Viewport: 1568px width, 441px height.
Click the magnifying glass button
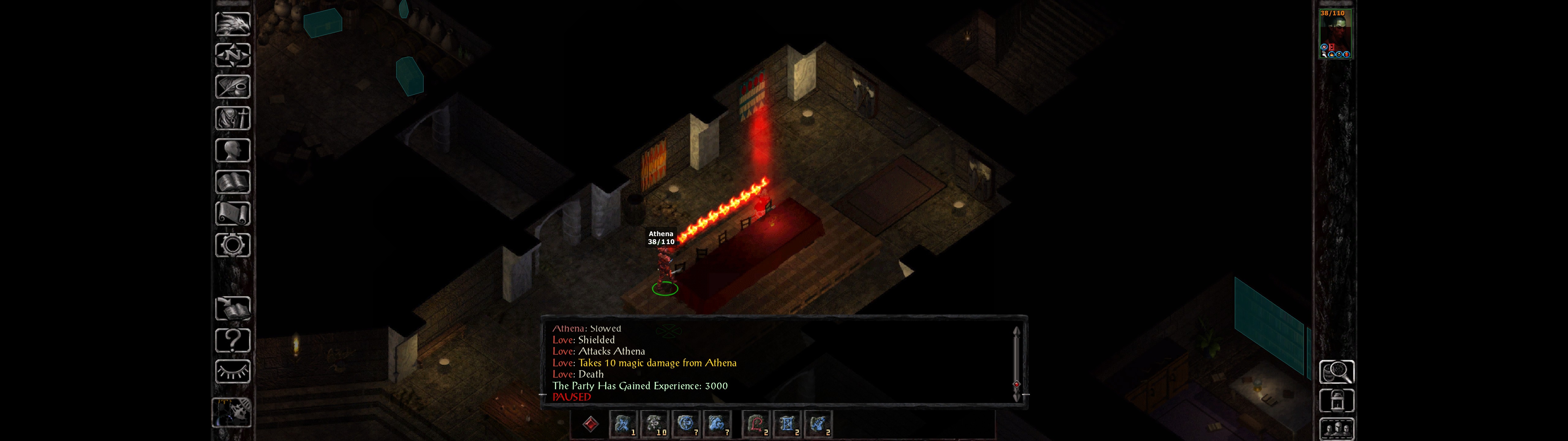[1336, 371]
